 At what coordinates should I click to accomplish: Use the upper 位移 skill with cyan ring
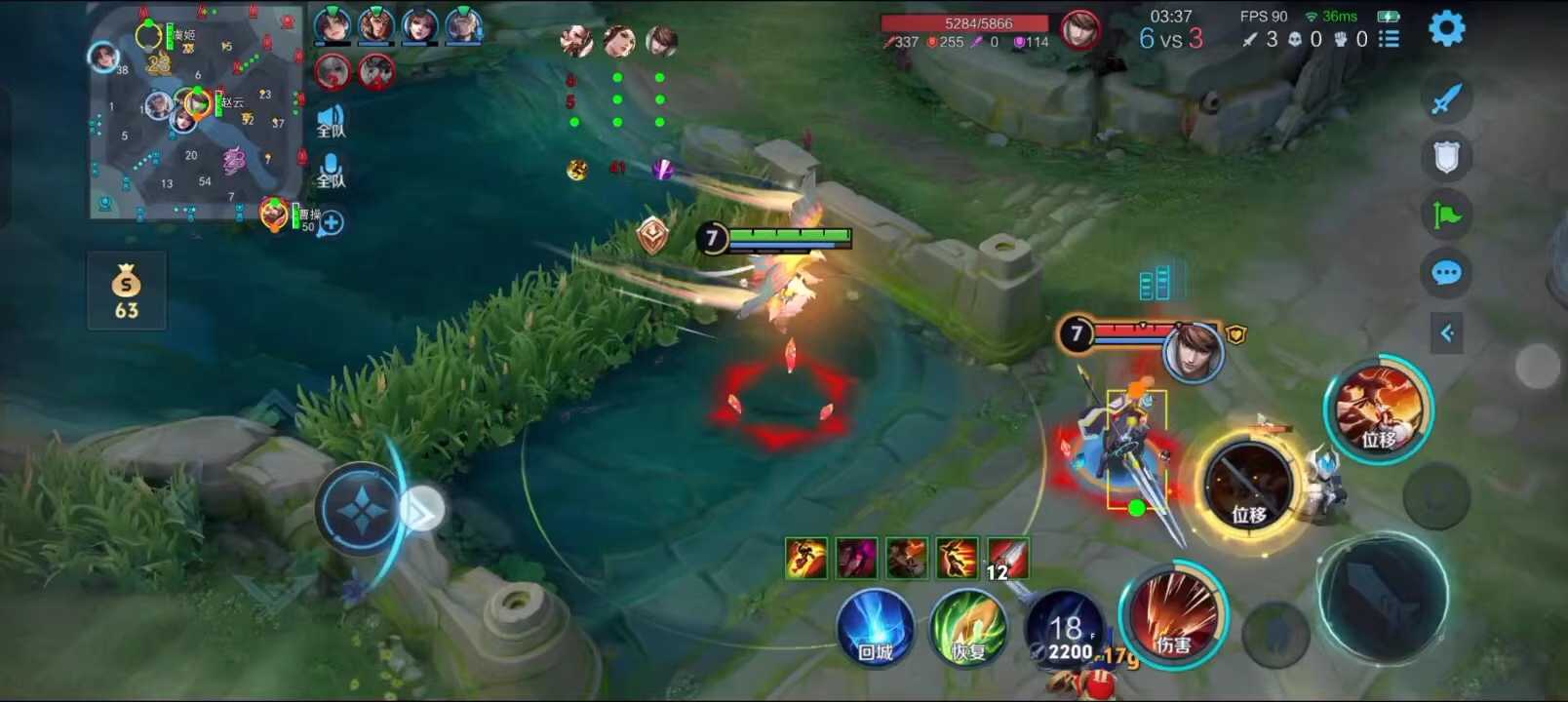[1378, 409]
